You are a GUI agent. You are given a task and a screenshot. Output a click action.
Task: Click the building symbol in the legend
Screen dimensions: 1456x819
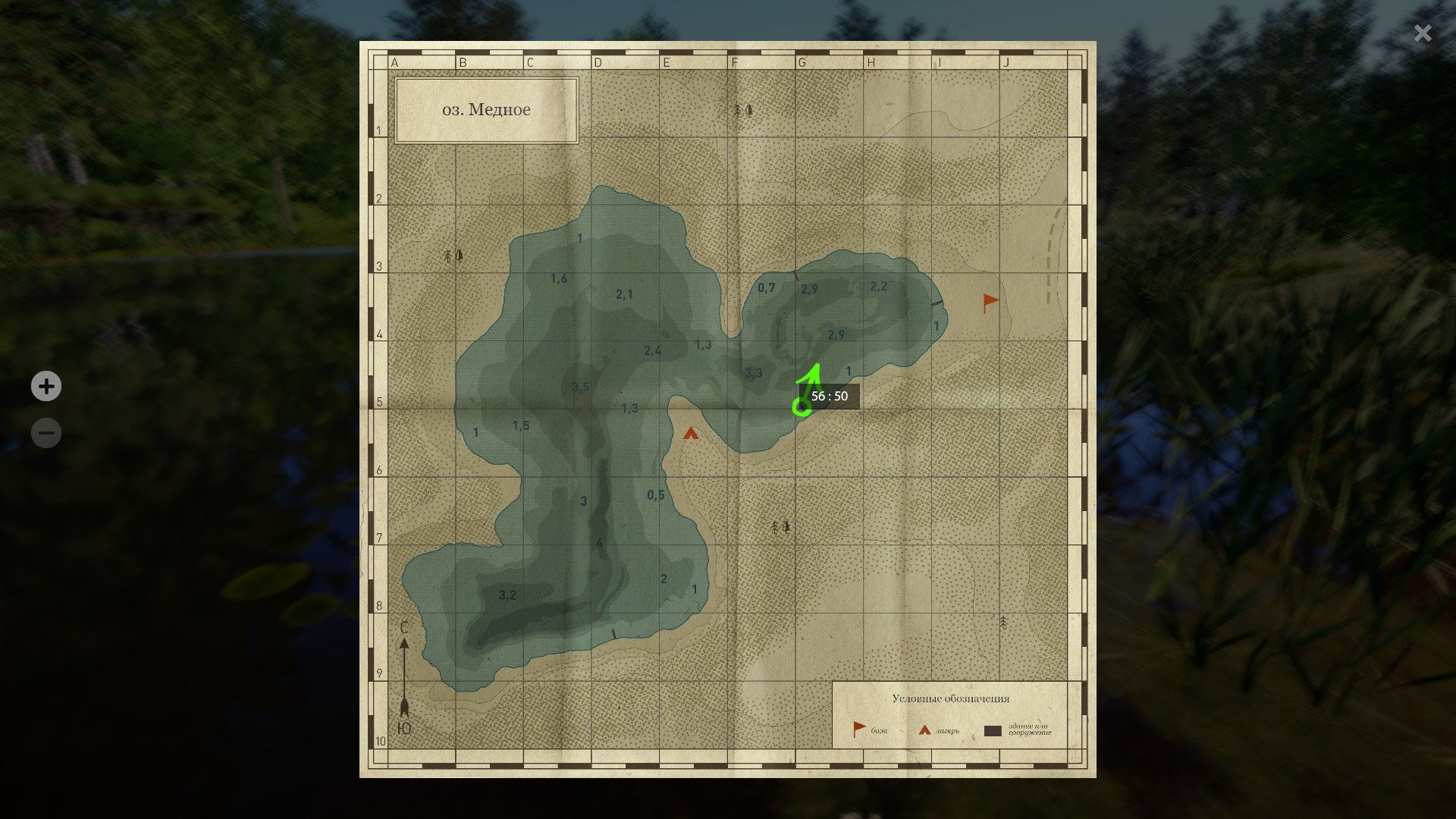point(993,730)
